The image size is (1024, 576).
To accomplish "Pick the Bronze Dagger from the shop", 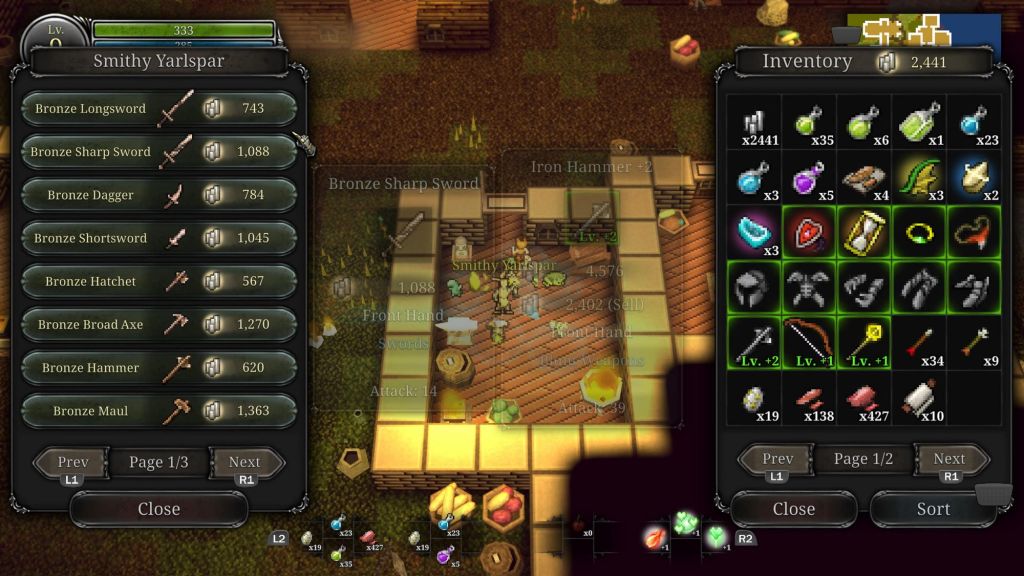I will [159, 195].
